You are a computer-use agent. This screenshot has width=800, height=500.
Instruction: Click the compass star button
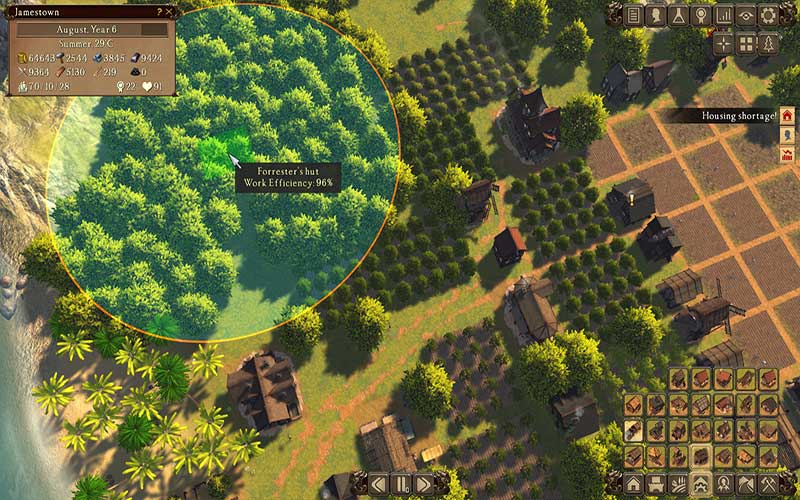point(724,44)
